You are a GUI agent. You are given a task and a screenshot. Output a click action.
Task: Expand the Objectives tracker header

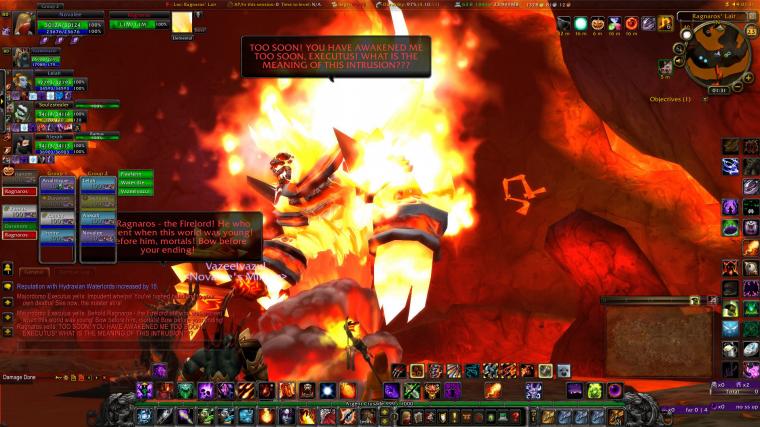click(x=670, y=99)
